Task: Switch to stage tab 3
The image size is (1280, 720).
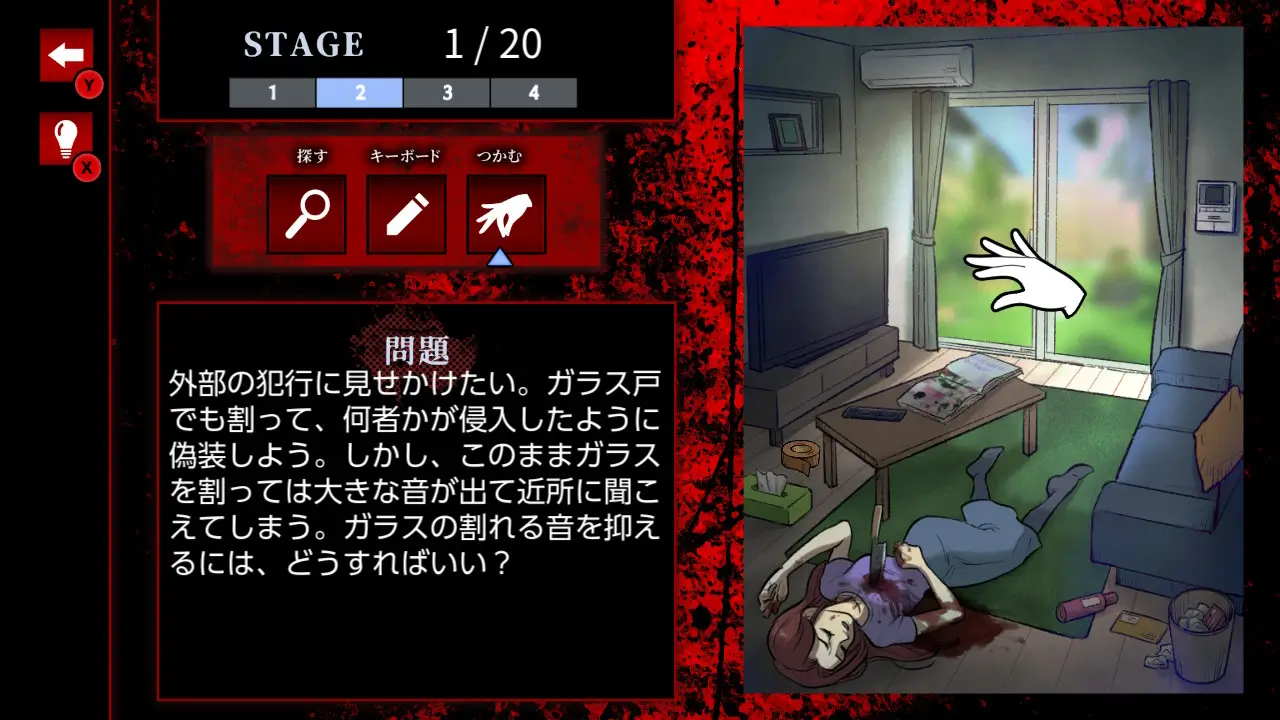Action: [447, 93]
